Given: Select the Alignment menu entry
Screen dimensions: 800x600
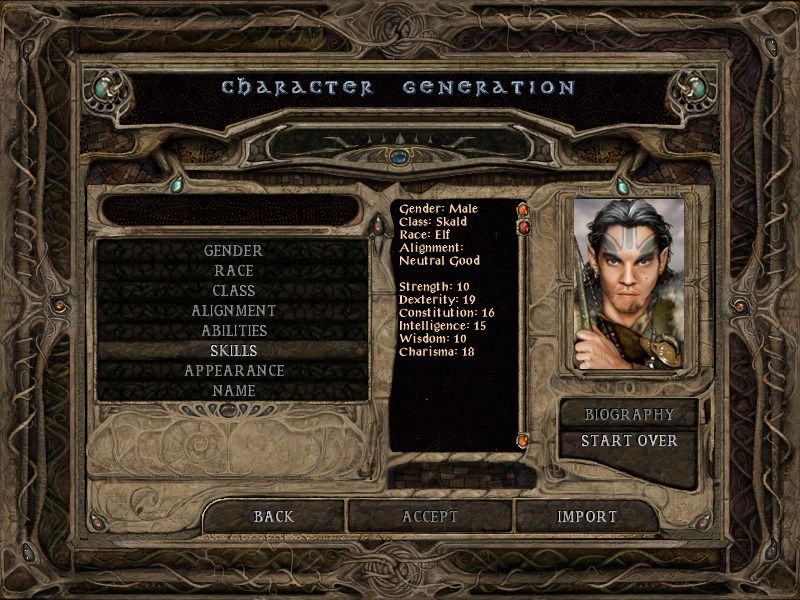Looking at the screenshot, I should pos(233,311).
